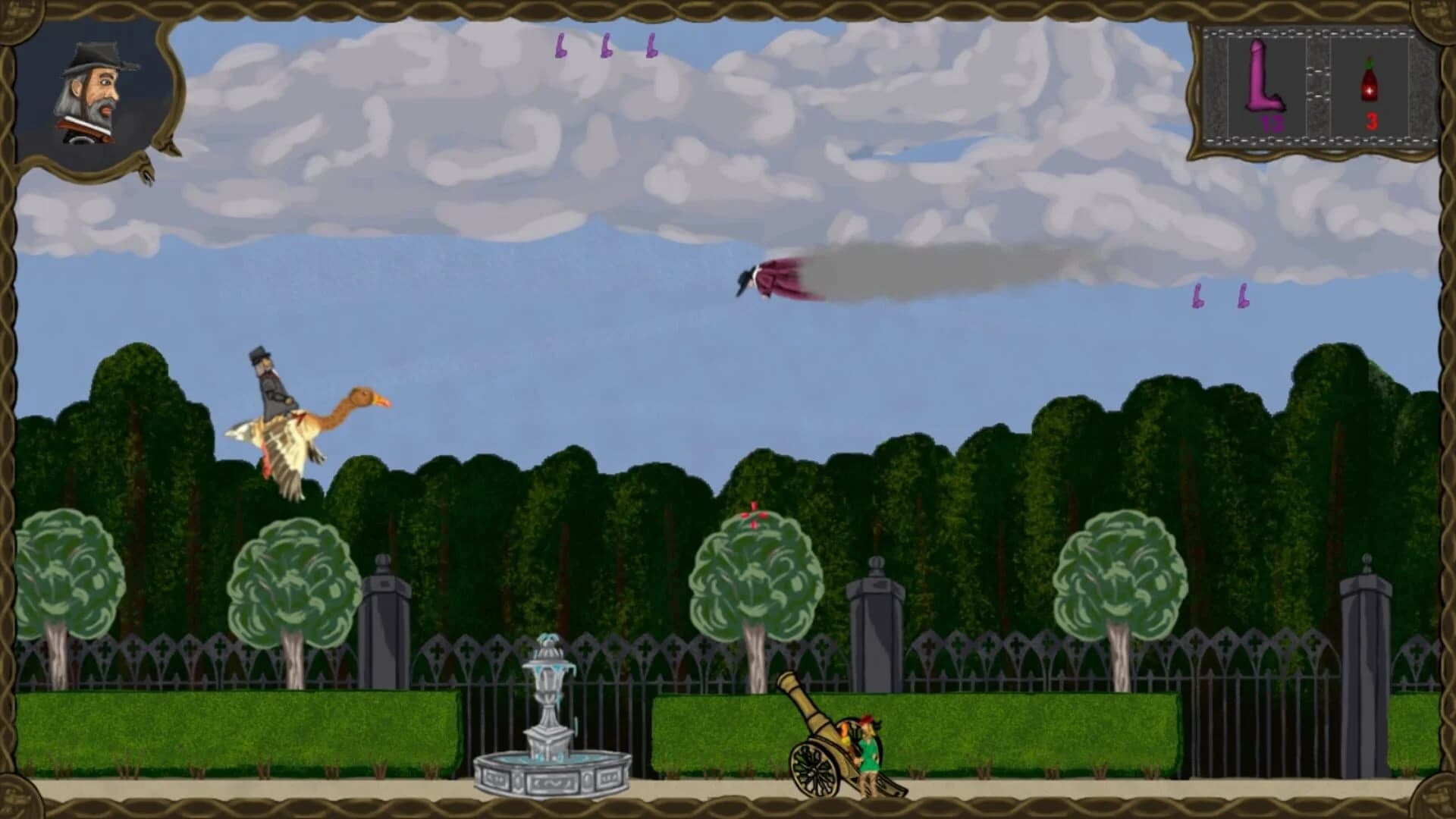Image resolution: width=1456 pixels, height=819 pixels.
Task: Click the red counter showing 3
Action: pyautogui.click(x=1370, y=121)
